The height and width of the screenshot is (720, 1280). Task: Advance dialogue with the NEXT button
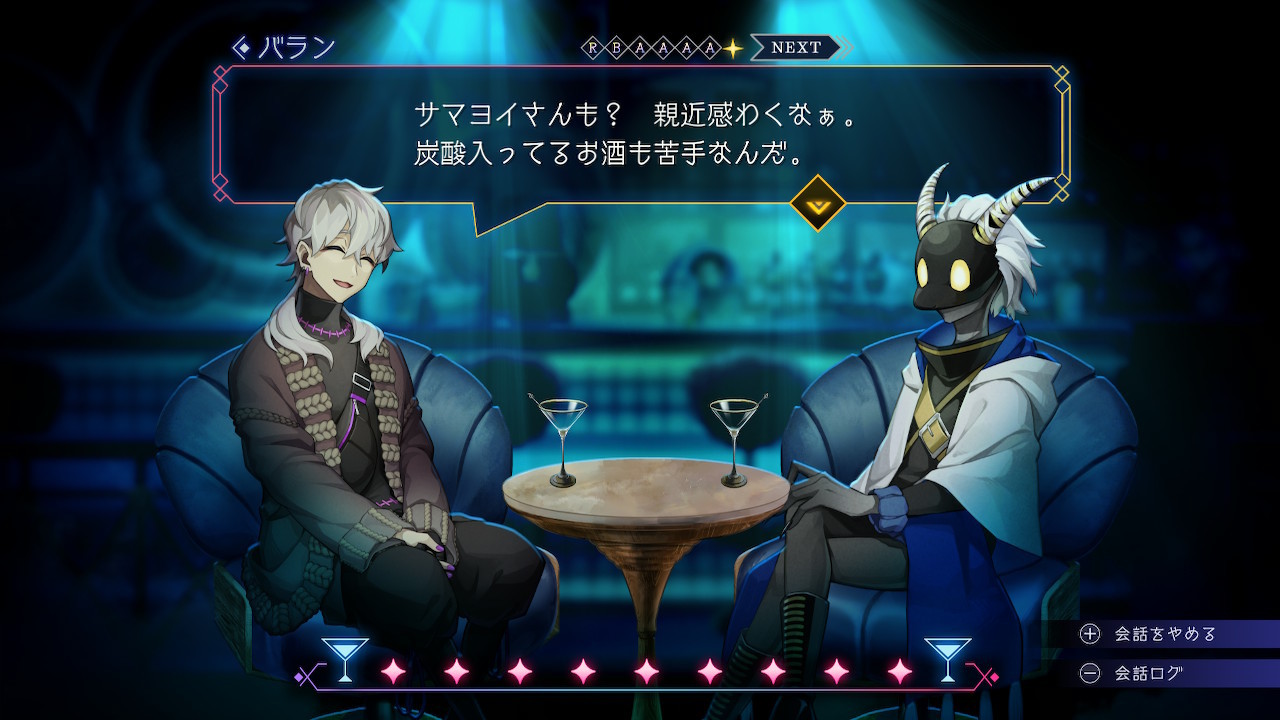[797, 47]
